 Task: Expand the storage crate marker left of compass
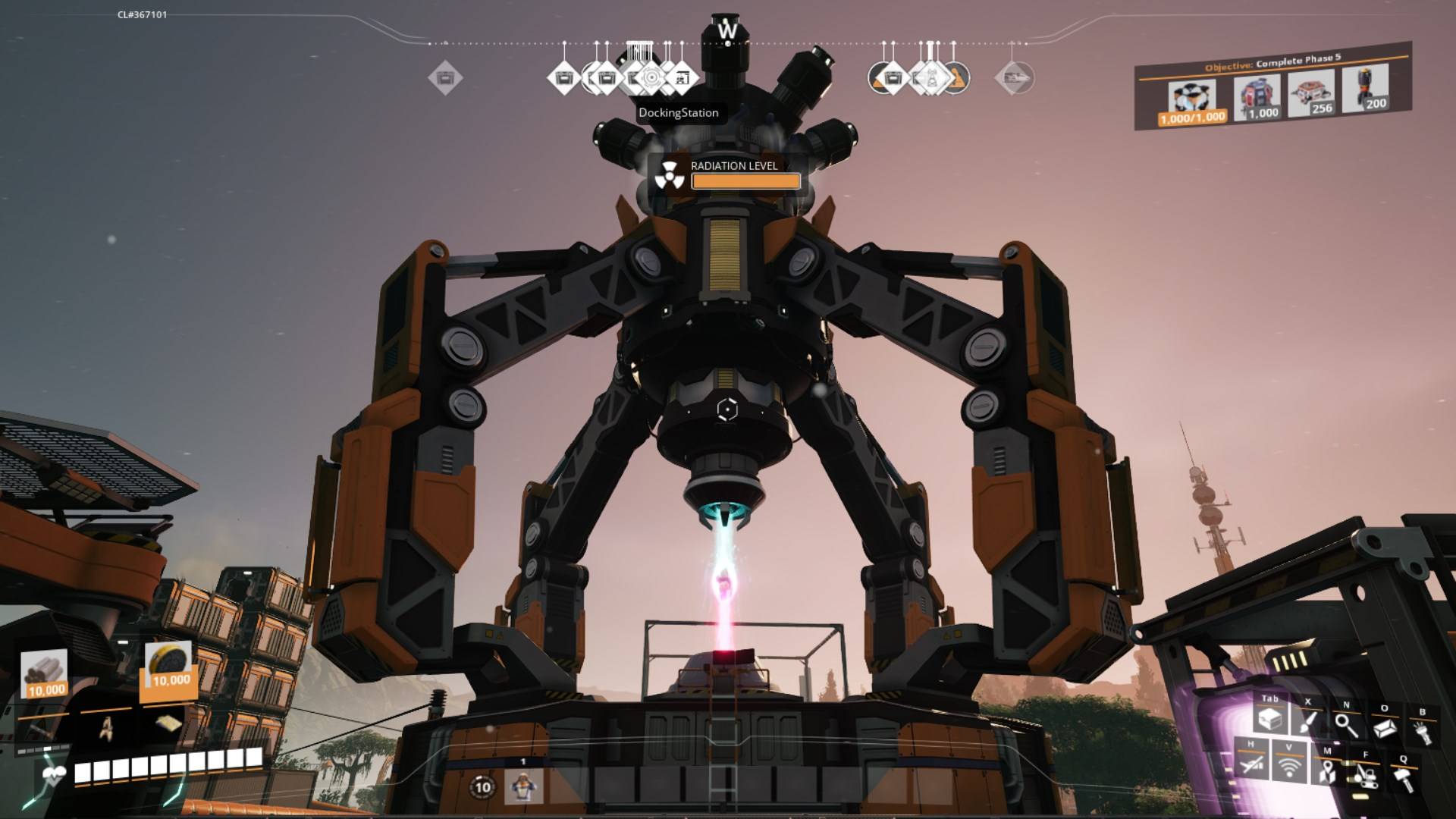[x=445, y=76]
